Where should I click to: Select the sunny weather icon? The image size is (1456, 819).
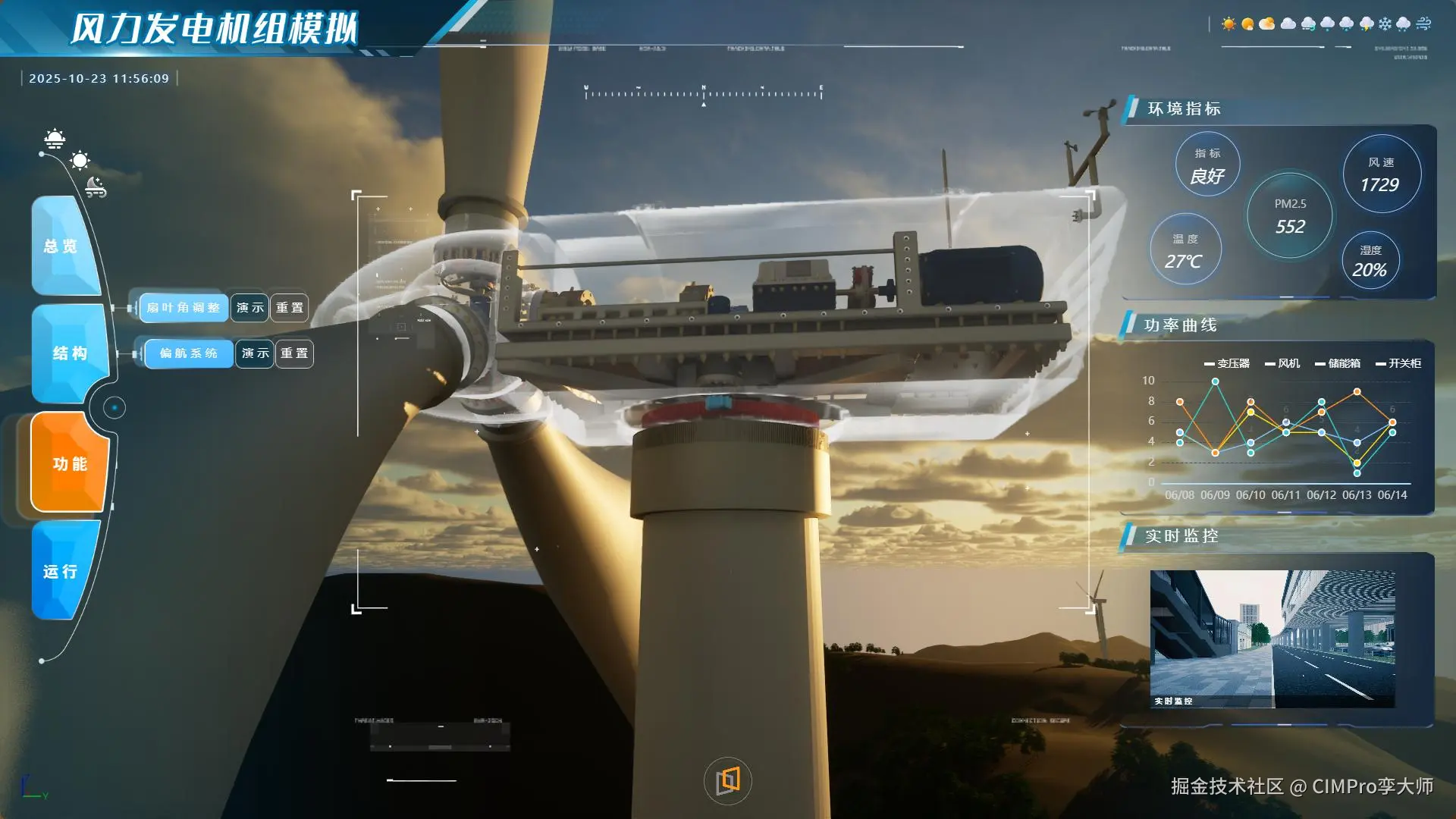[1228, 24]
